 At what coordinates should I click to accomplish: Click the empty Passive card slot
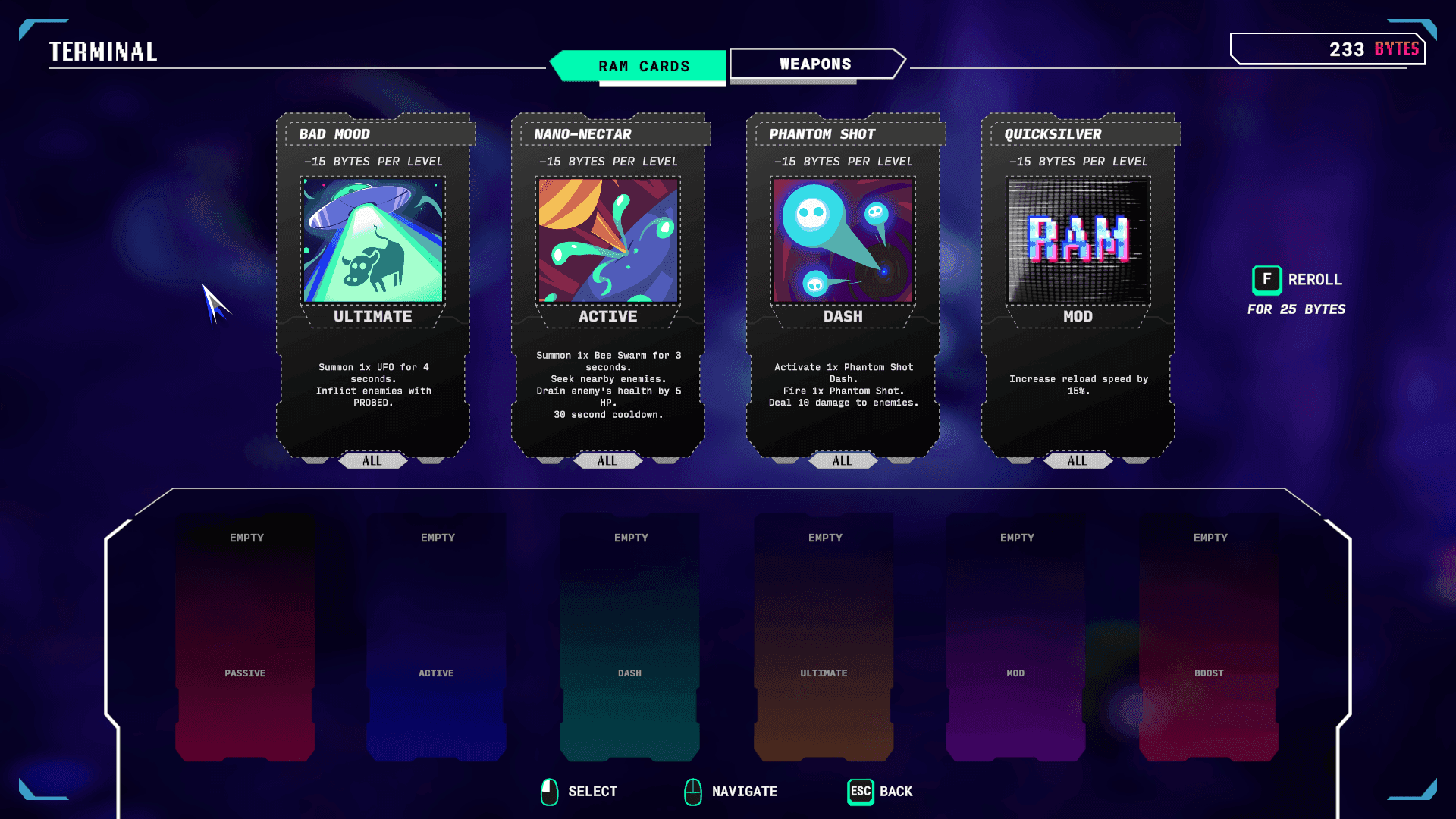[245, 637]
